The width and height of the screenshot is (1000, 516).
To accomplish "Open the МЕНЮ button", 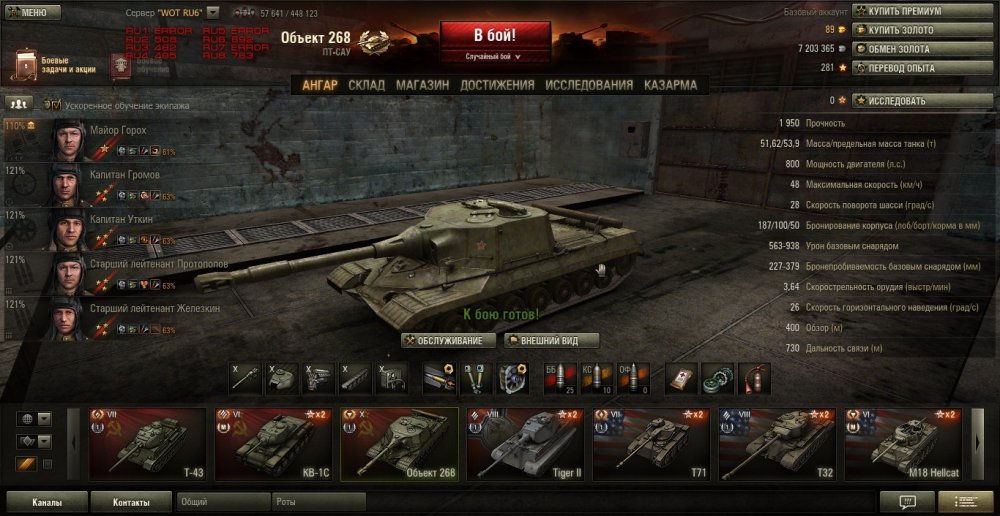I will tap(26, 13).
